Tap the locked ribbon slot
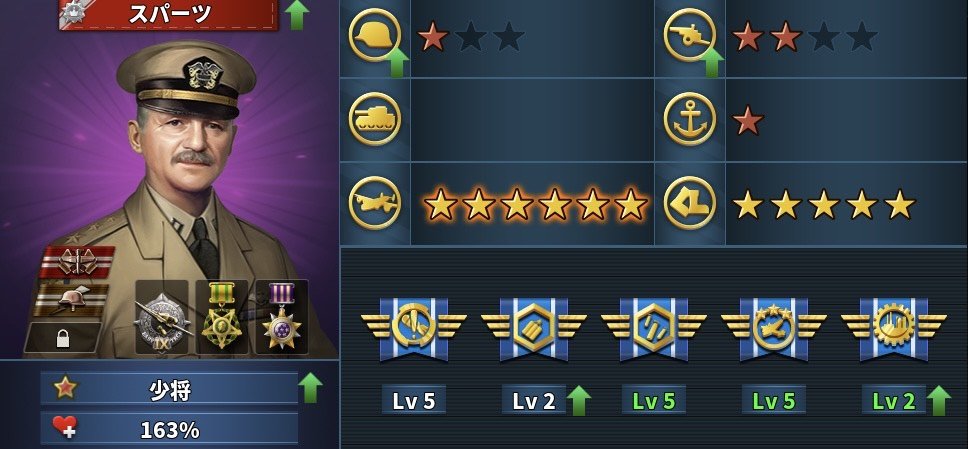Image resolution: width=968 pixels, height=449 pixels. 62,338
